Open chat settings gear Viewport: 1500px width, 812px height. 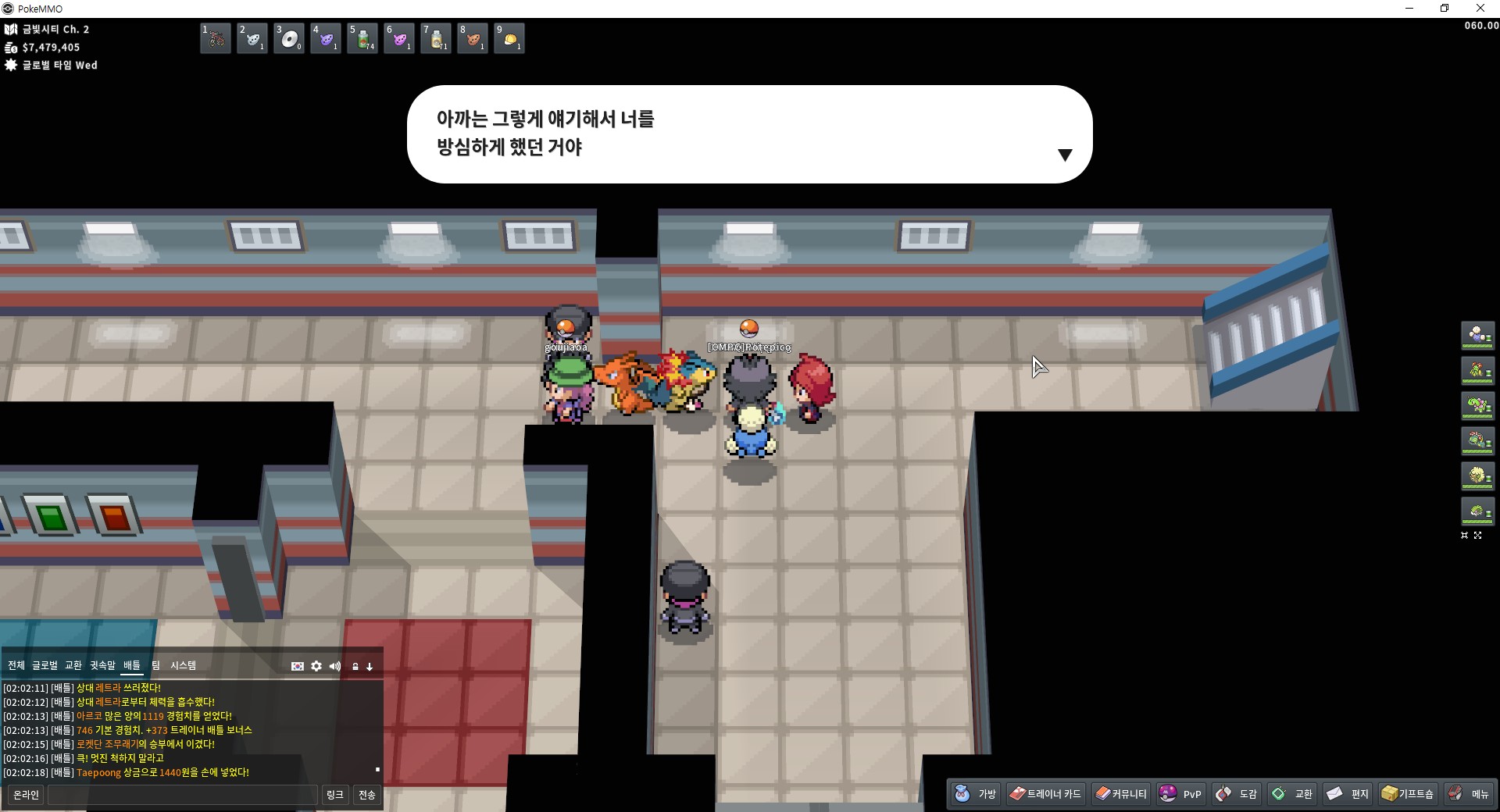click(316, 666)
